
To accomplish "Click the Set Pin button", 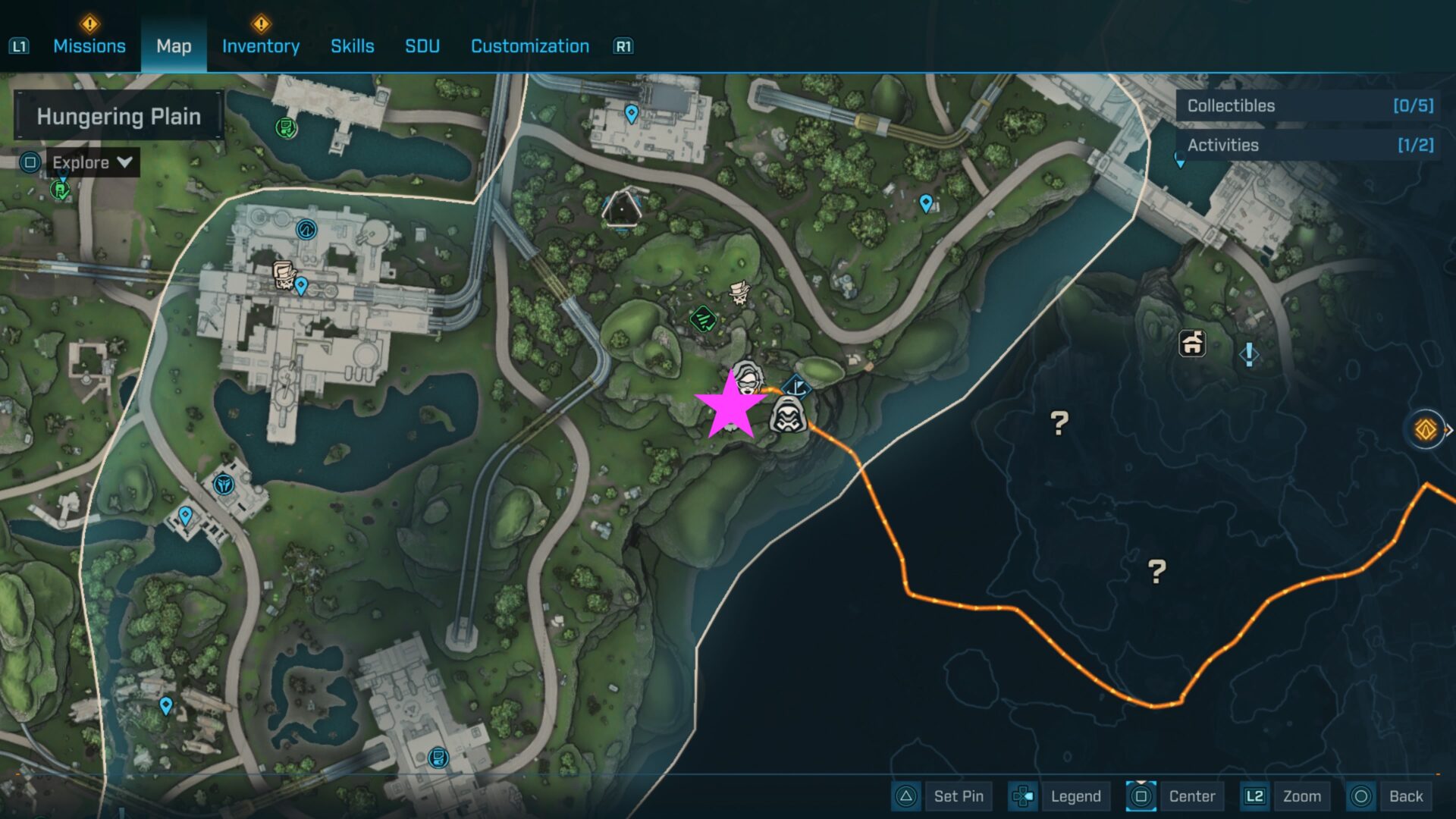I will [944, 796].
